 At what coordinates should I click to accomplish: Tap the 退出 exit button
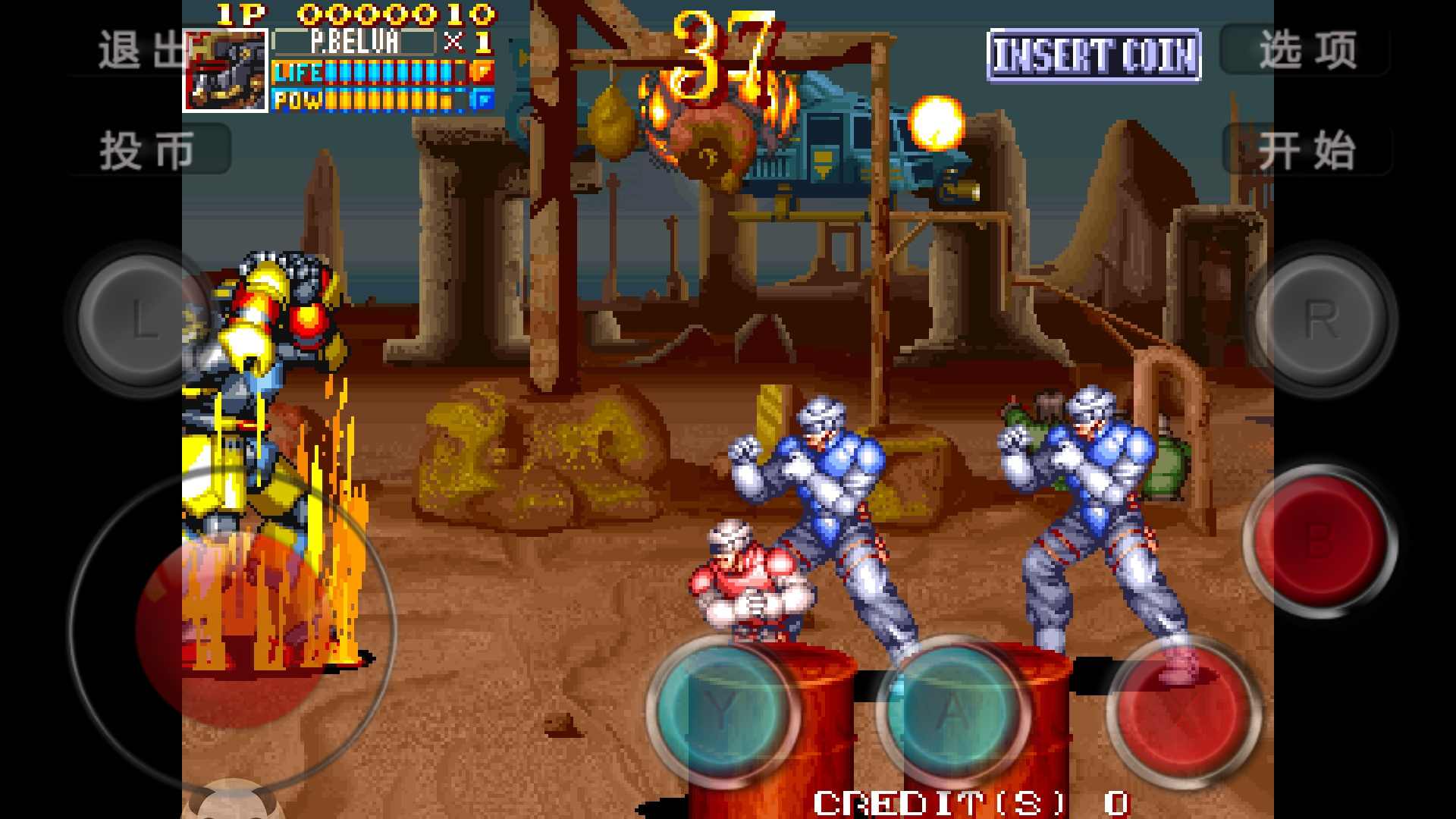(x=141, y=51)
